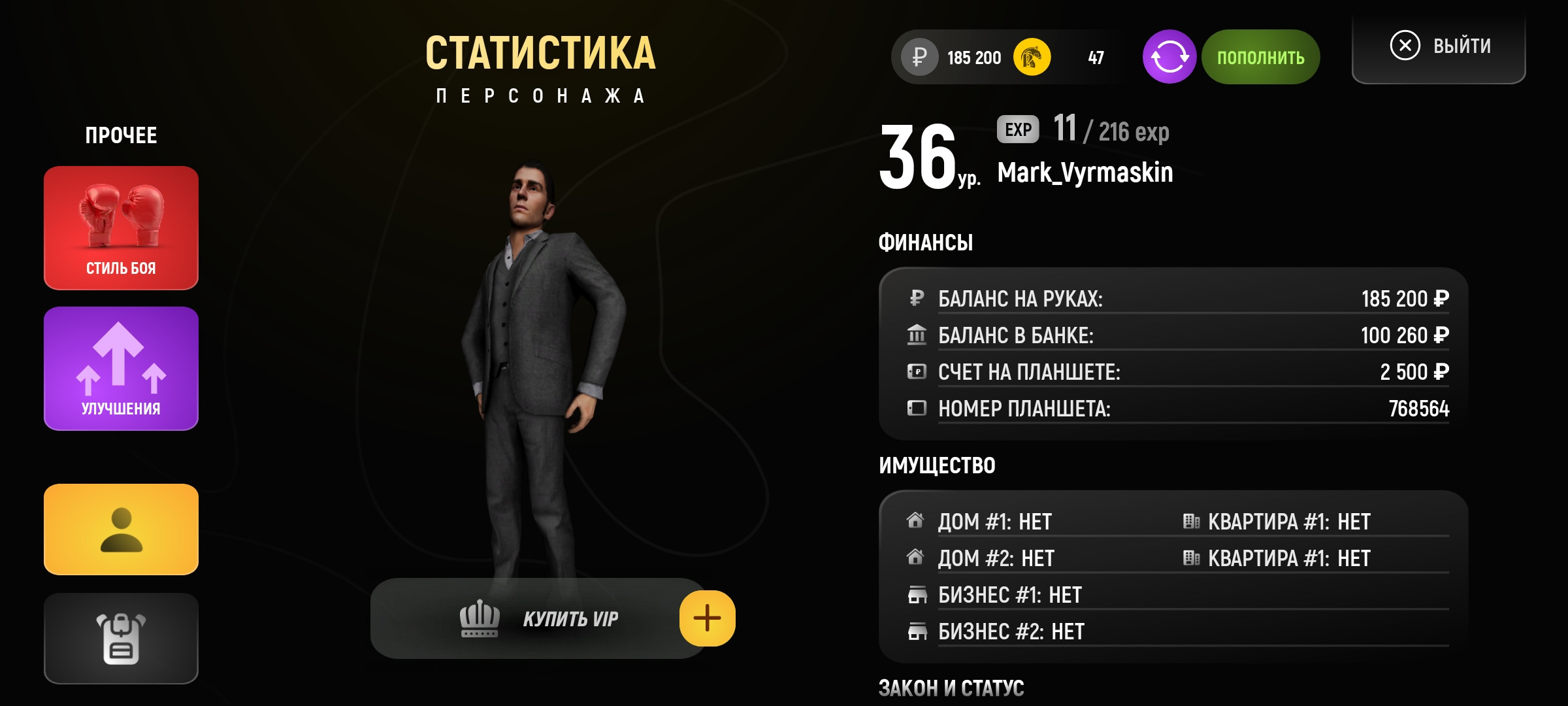
Task: Open the backpack inventory icon
Action: 121,639
